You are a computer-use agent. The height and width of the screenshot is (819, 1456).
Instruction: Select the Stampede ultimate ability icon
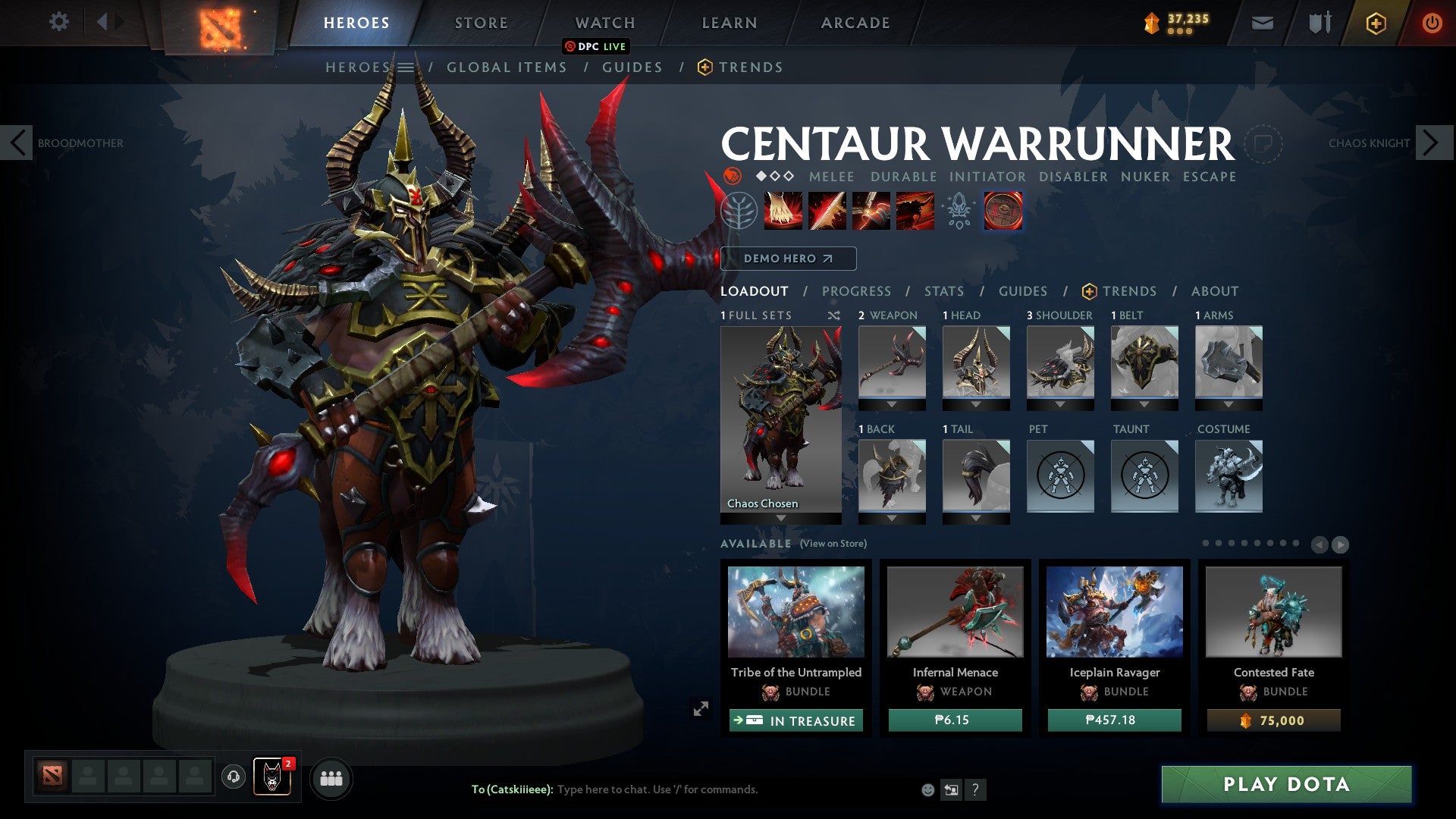pos(914,212)
